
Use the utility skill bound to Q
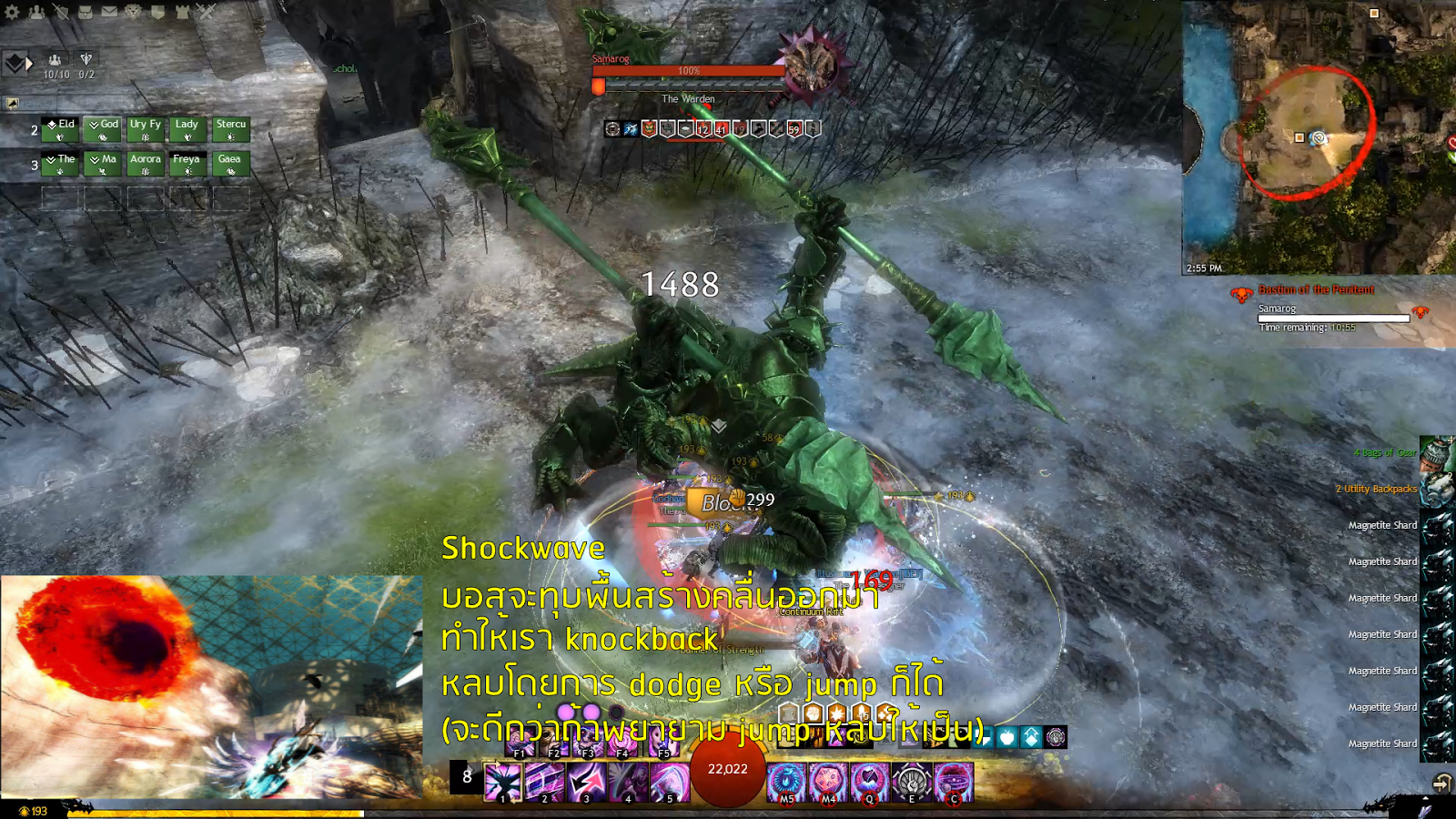(x=870, y=780)
